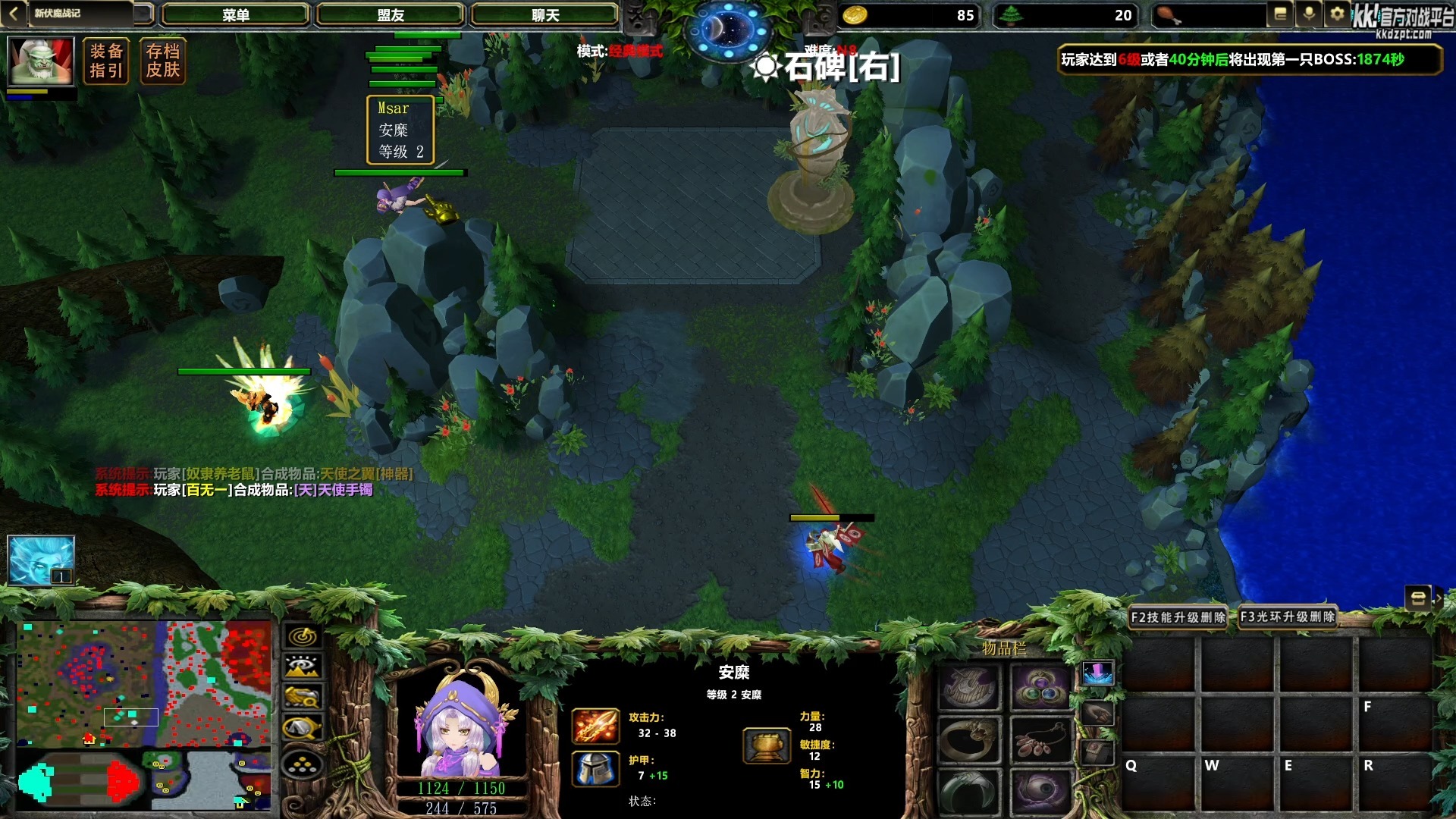Screen dimensions: 1456x819
Task: Click the strength urn stat icon
Action: [767, 745]
